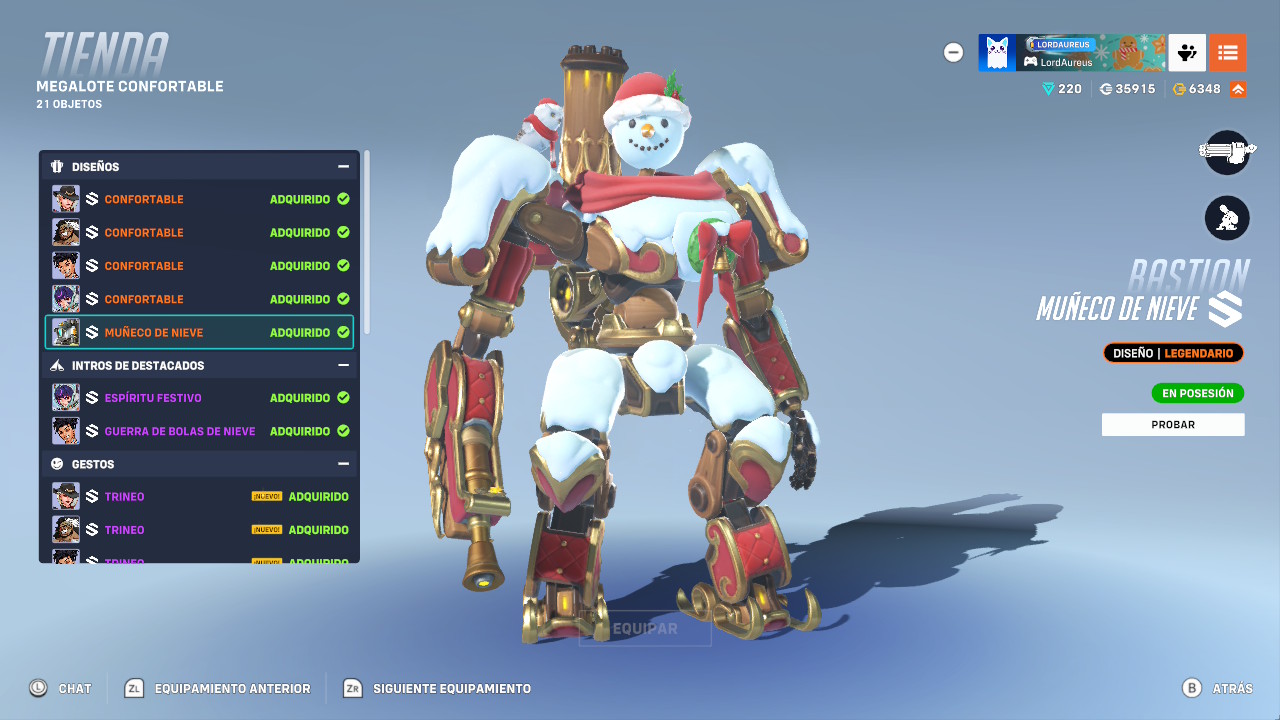Collapse the INTROS DE DESTACADOS section
The height and width of the screenshot is (720, 1280).
(x=345, y=365)
